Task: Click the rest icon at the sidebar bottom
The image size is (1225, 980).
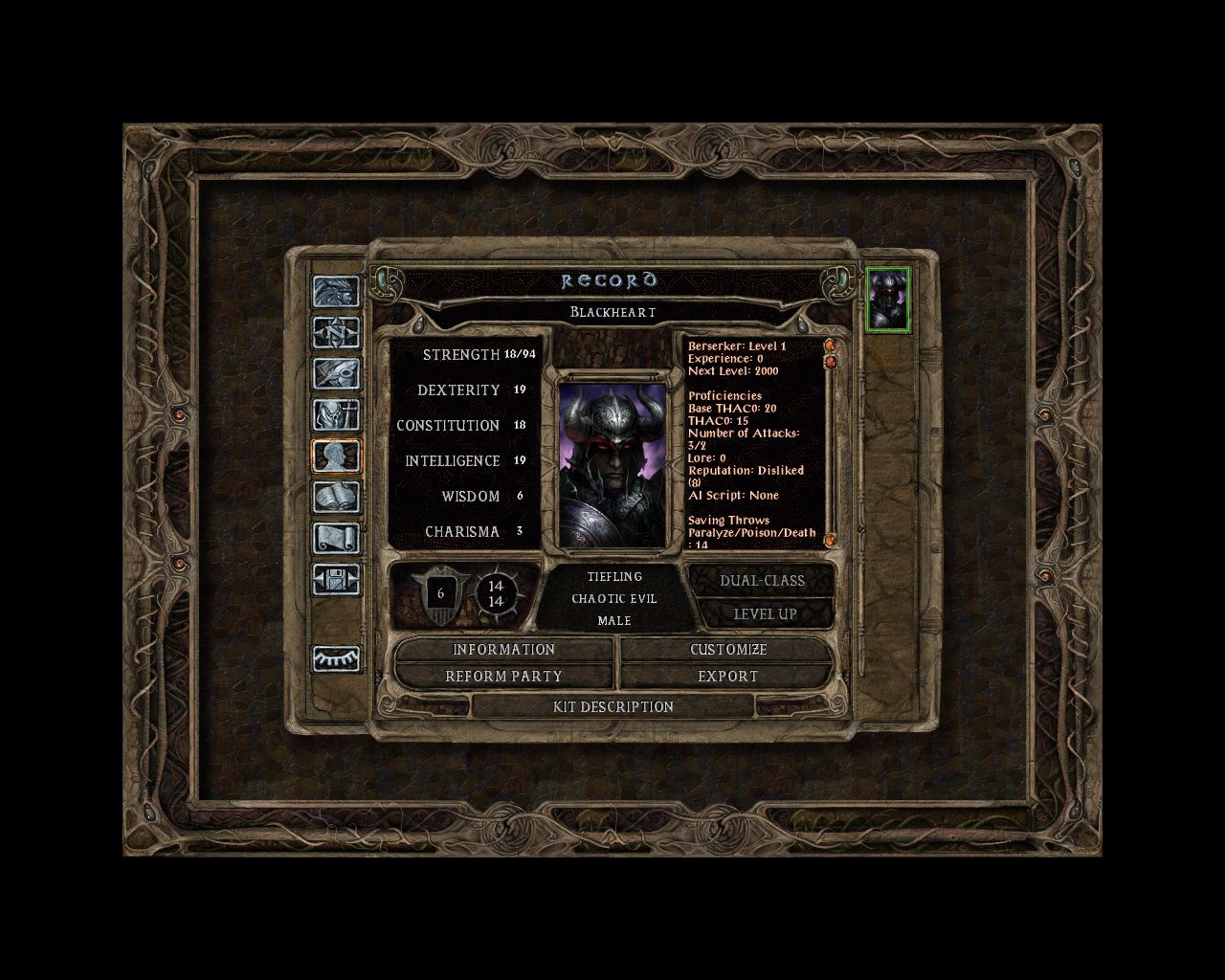Action: 337,657
